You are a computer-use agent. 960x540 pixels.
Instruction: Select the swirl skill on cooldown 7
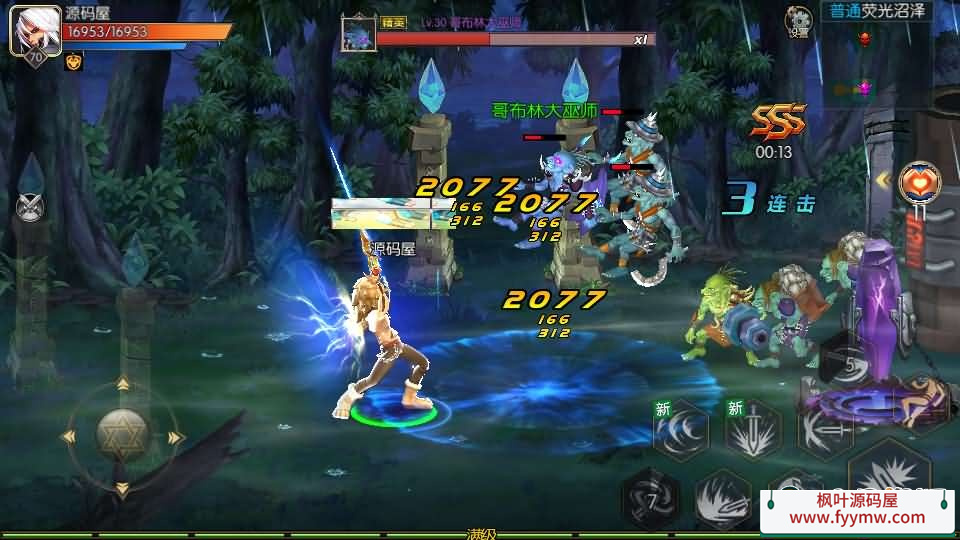coord(650,497)
